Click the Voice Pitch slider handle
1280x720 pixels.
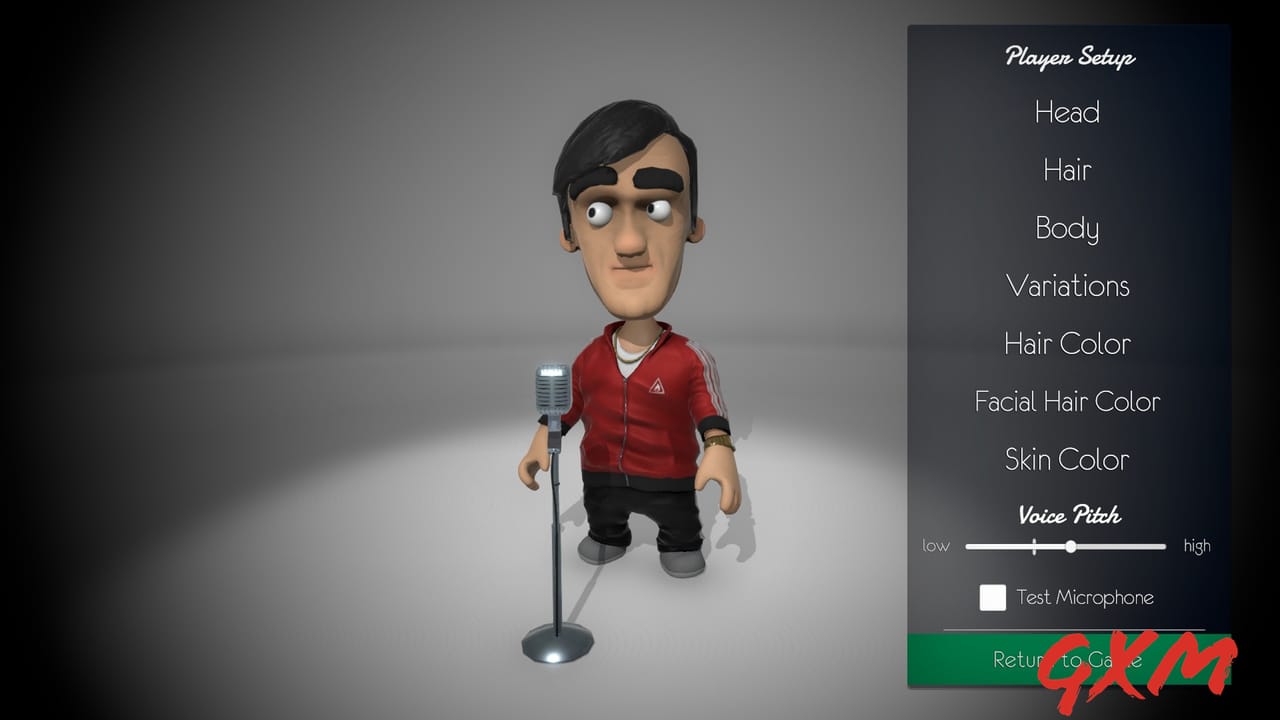pos(1071,547)
